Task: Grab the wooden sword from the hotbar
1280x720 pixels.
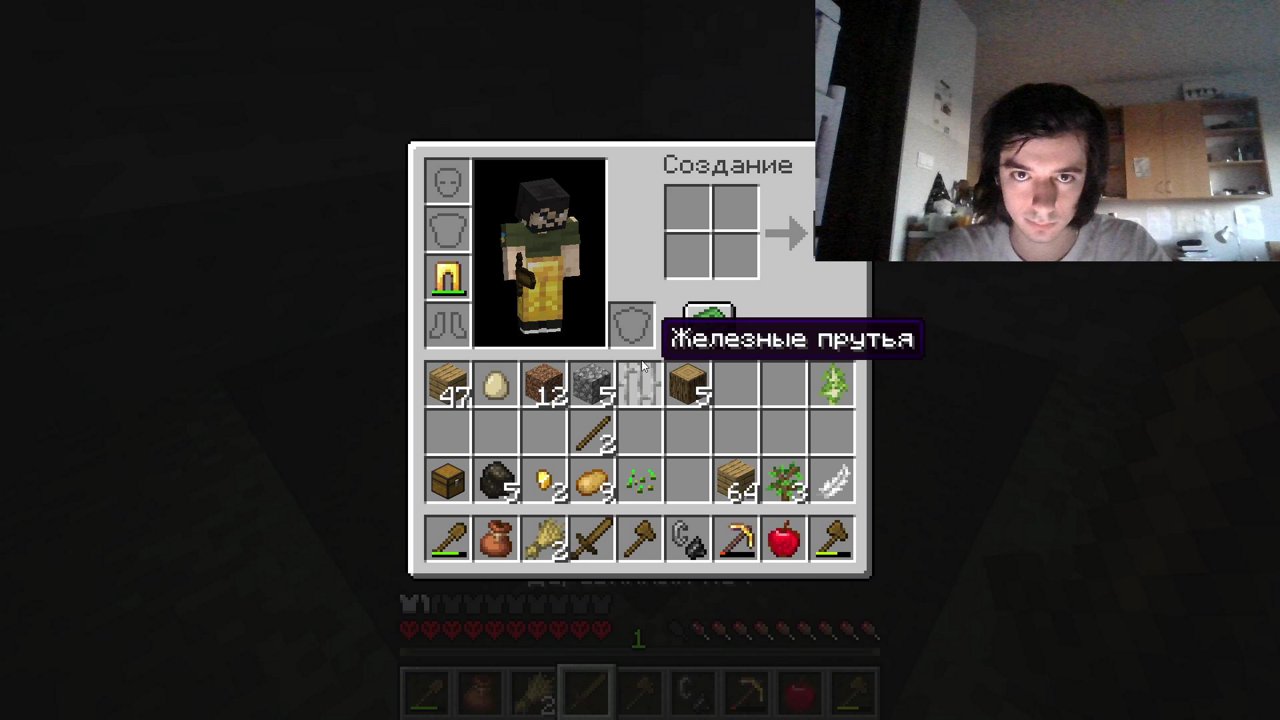Action: (592, 539)
